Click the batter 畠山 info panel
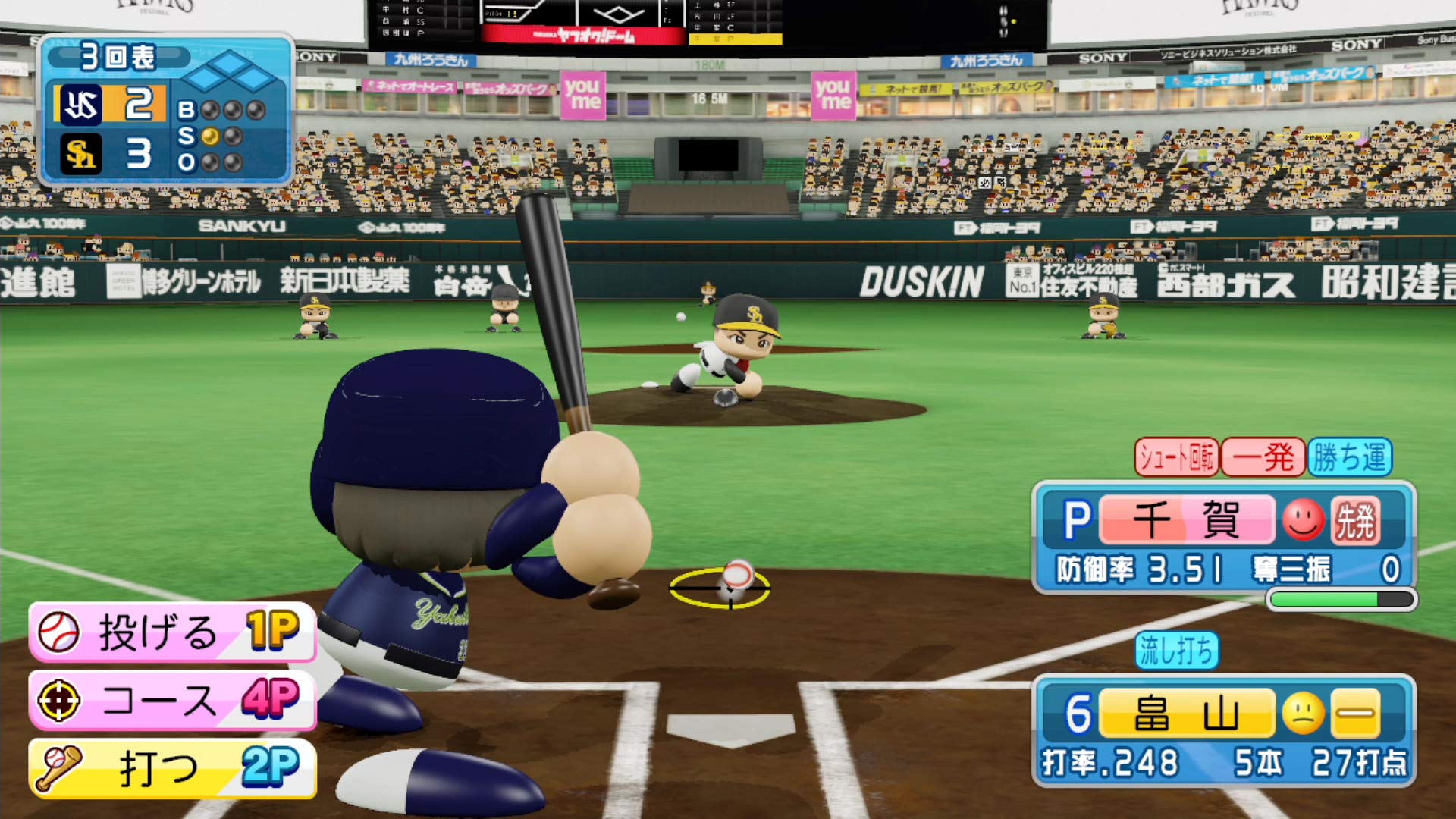The height and width of the screenshot is (819, 1456). point(1223,730)
